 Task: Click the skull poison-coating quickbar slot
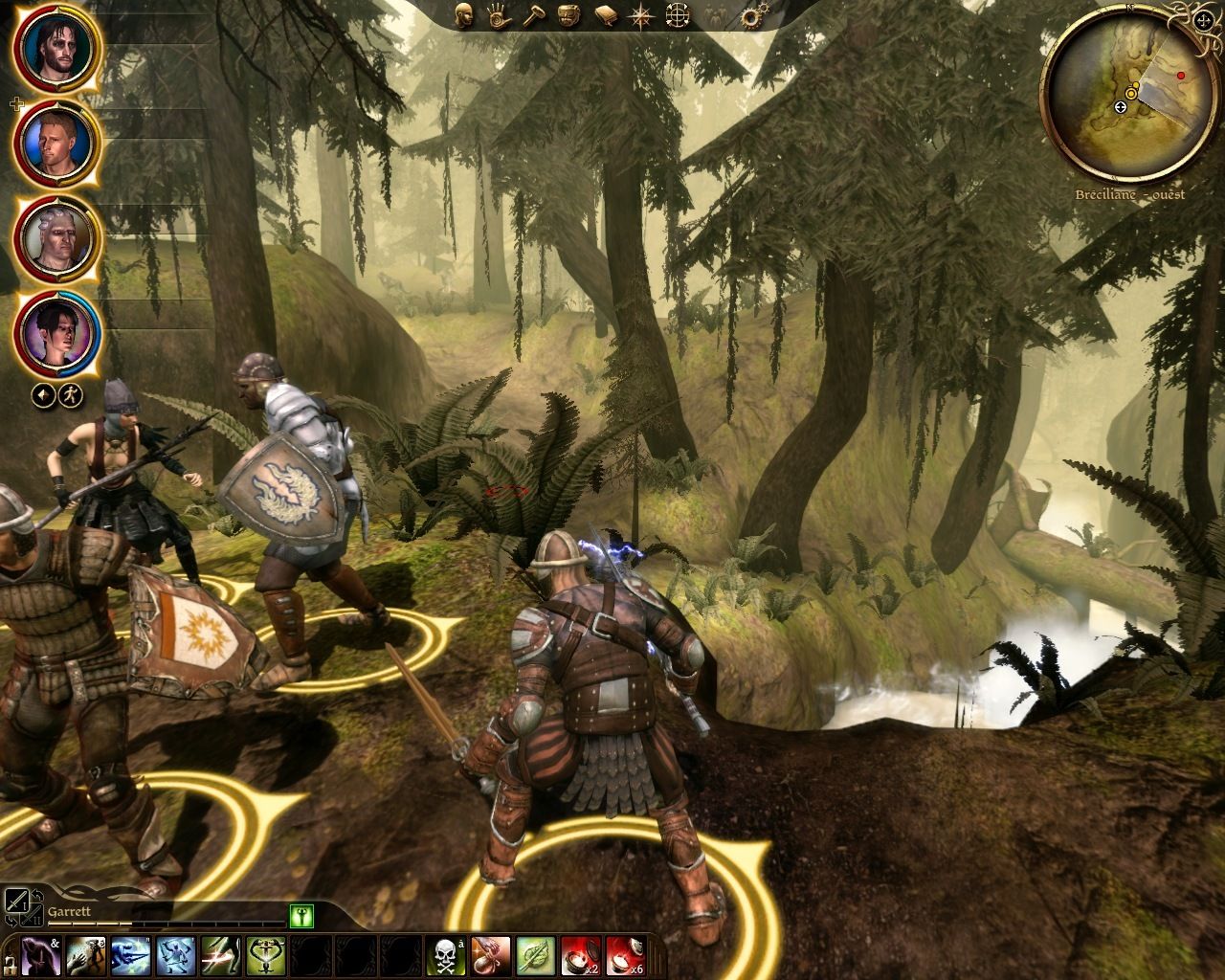point(445,957)
